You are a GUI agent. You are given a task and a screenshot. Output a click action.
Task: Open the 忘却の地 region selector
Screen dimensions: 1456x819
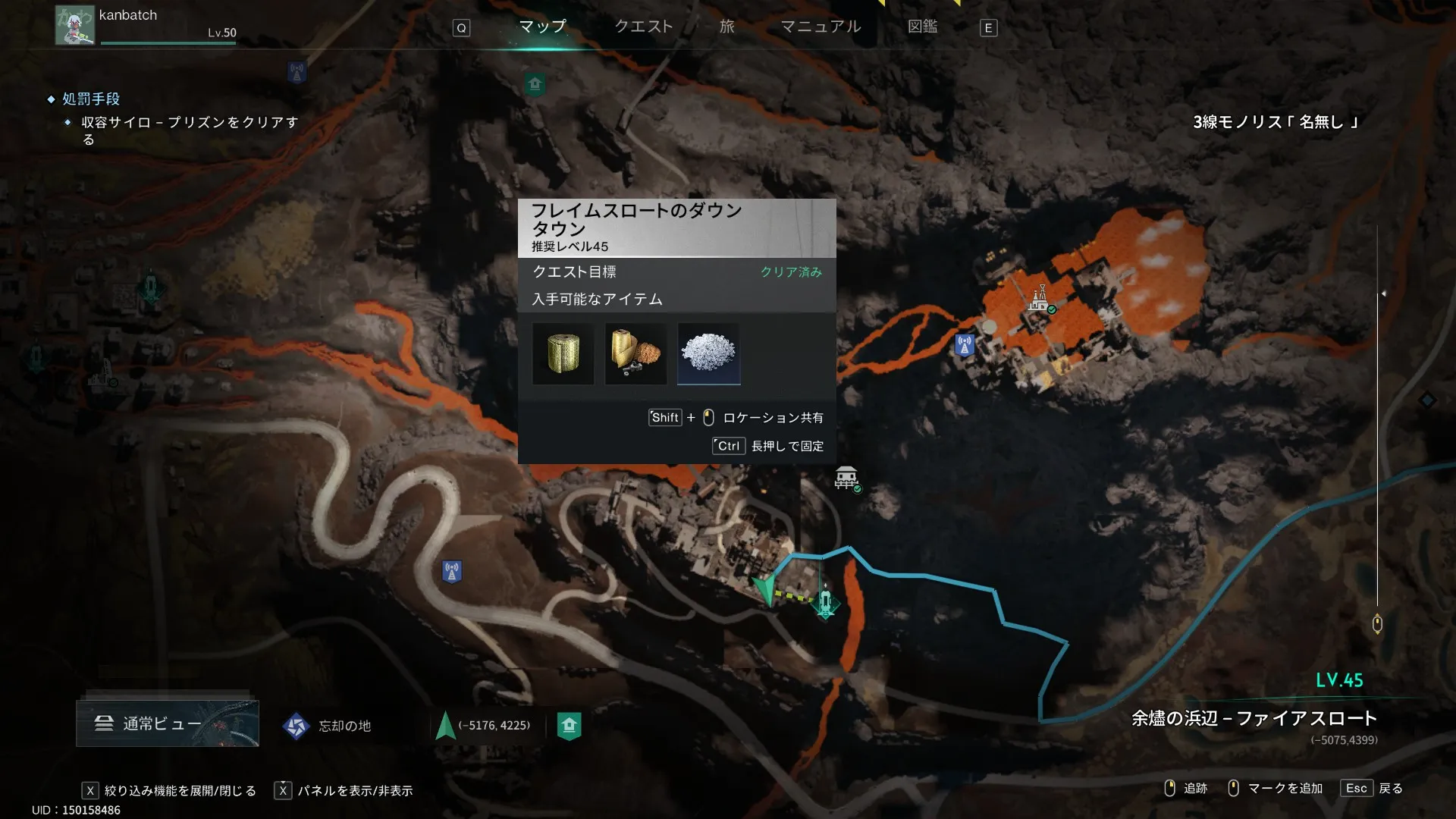(328, 726)
